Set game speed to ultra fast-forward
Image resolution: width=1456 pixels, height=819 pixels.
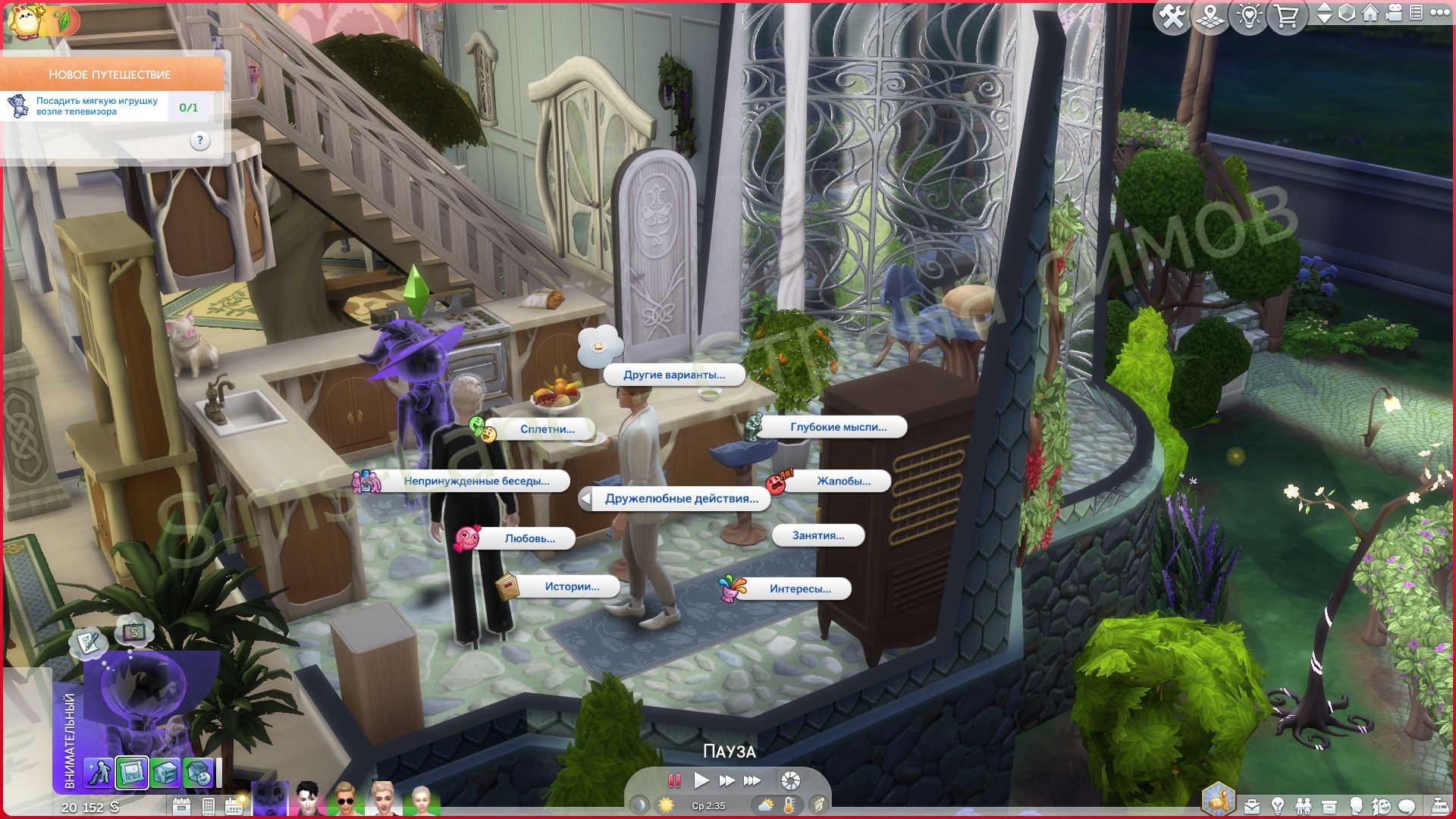tap(752, 780)
